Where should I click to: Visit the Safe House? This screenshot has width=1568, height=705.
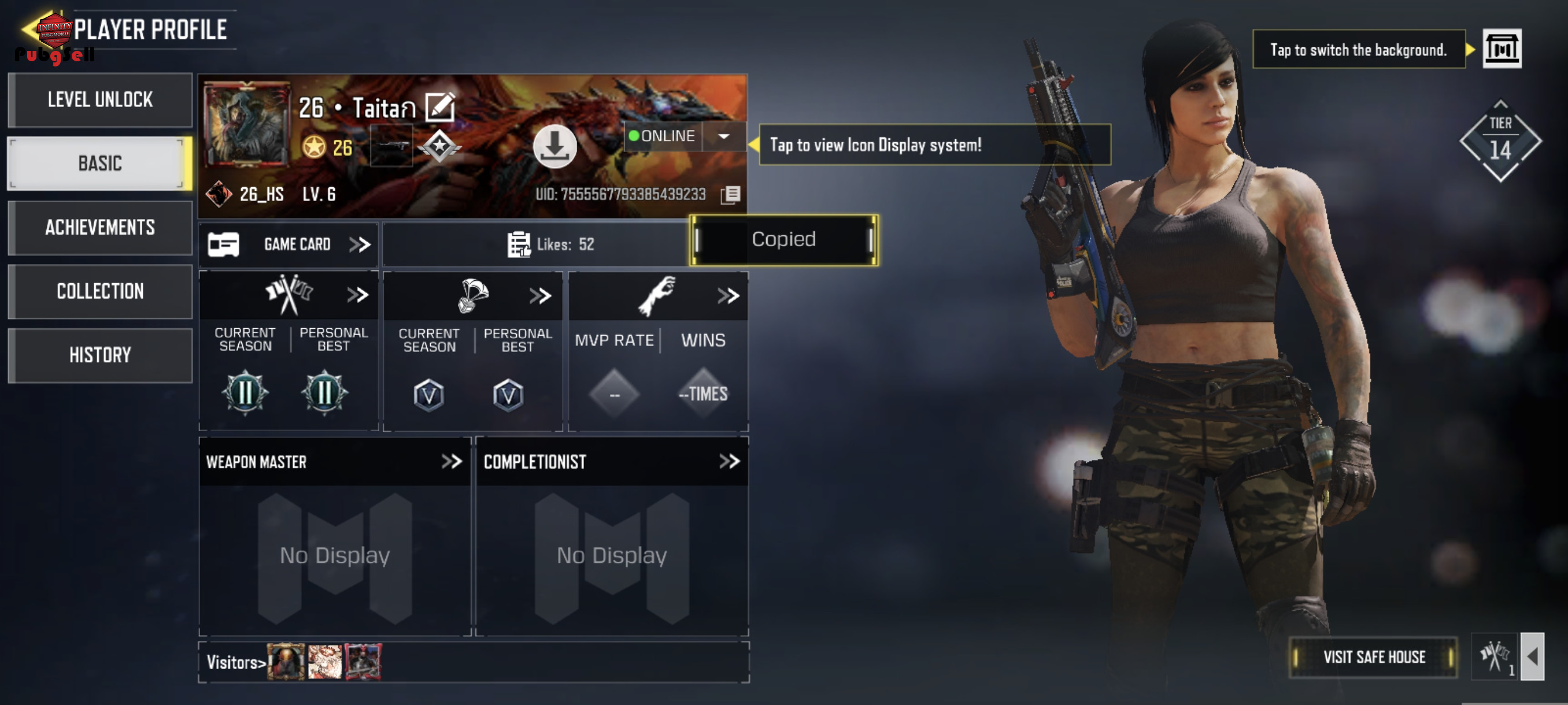pos(1373,657)
